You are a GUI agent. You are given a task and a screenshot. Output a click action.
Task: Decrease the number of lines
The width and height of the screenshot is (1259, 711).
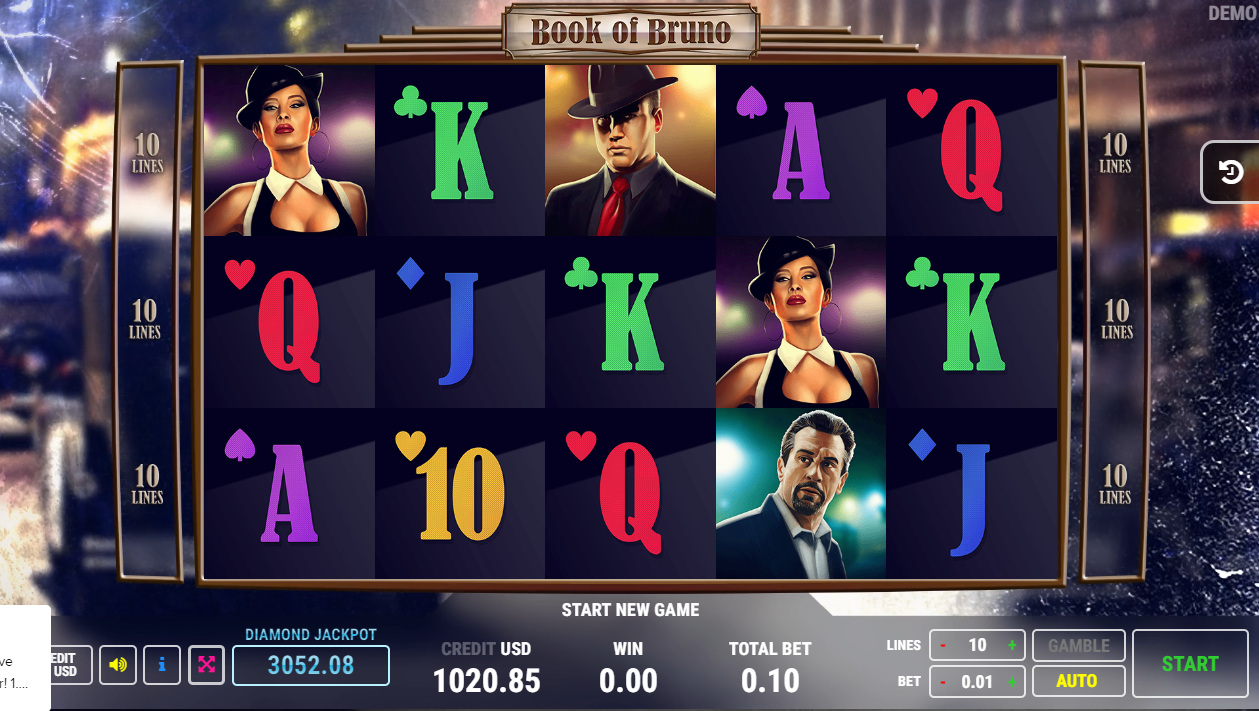coord(943,646)
